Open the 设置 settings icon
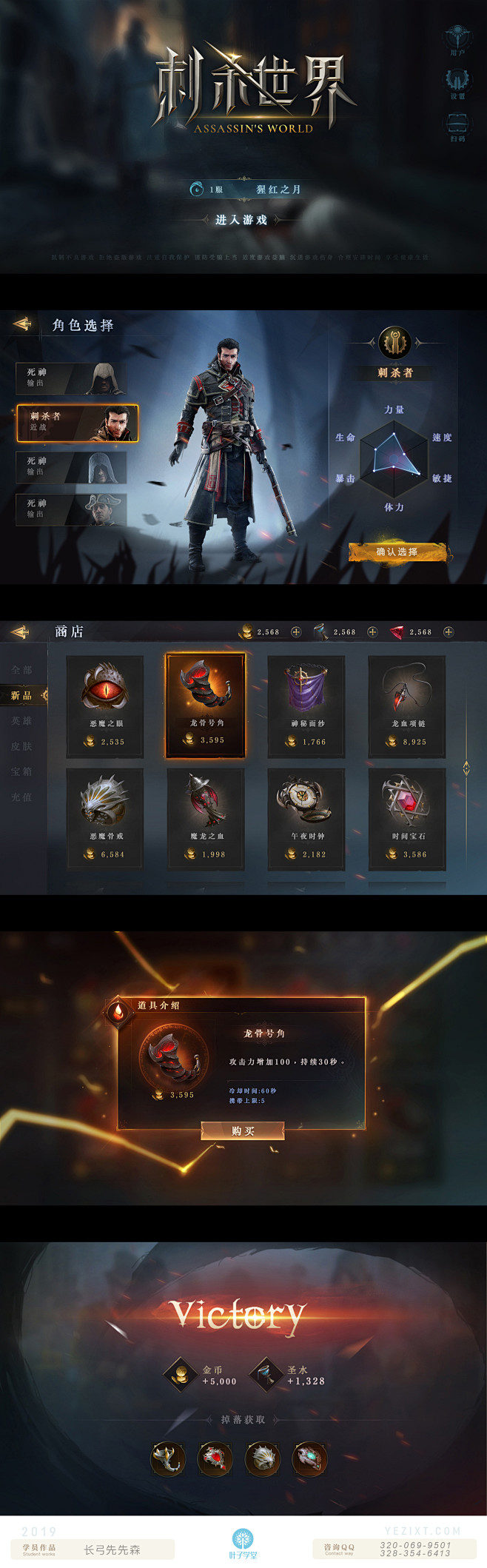Viewport: 487px width, 1568px height. [x=457, y=81]
